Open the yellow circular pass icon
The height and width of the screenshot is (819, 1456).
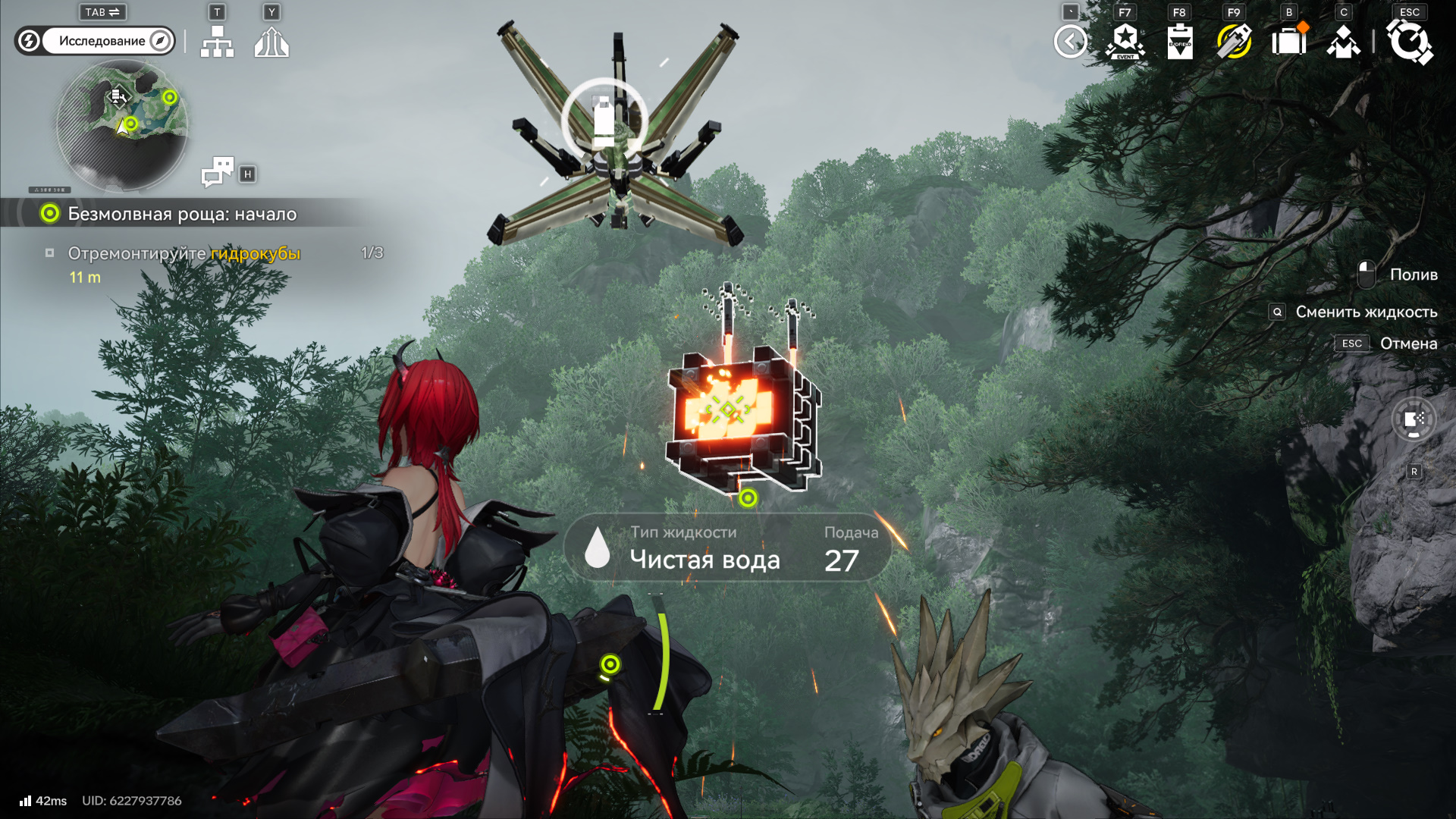pyautogui.click(x=1235, y=42)
